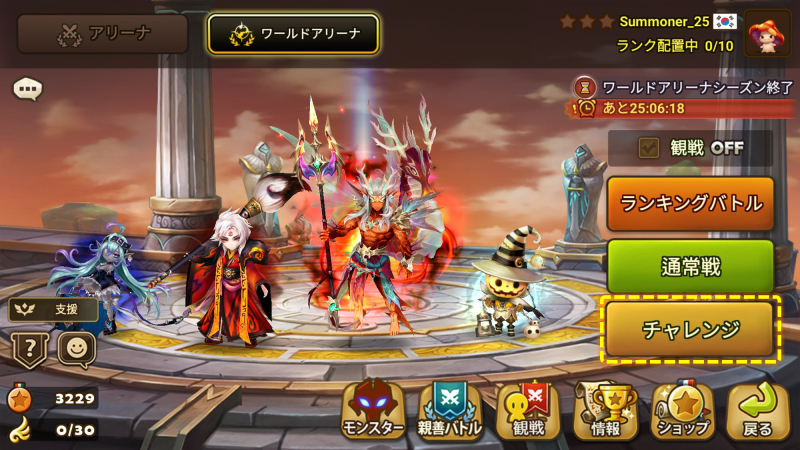Open the smiley emoticon button

[76, 349]
